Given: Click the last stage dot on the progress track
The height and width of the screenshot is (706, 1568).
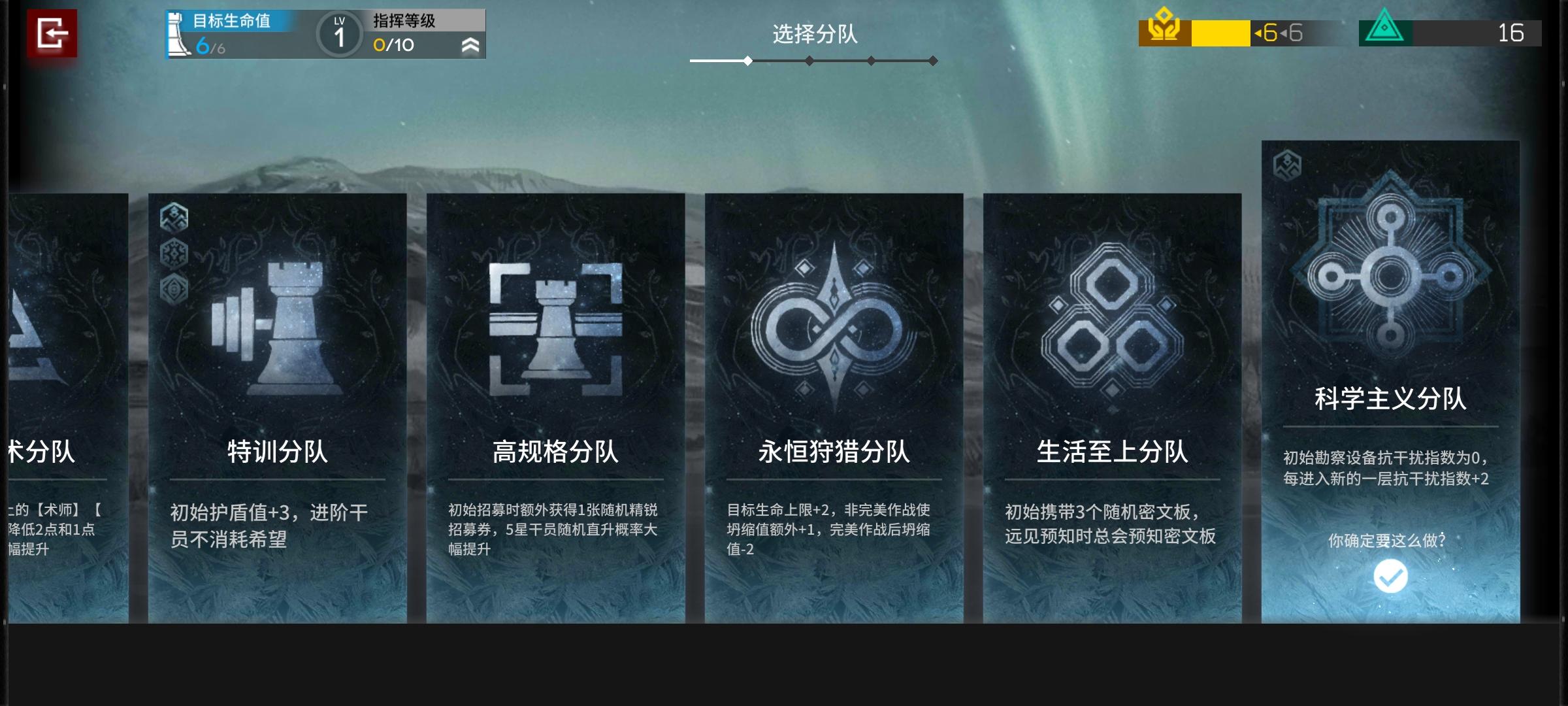Looking at the screenshot, I should 932,61.
